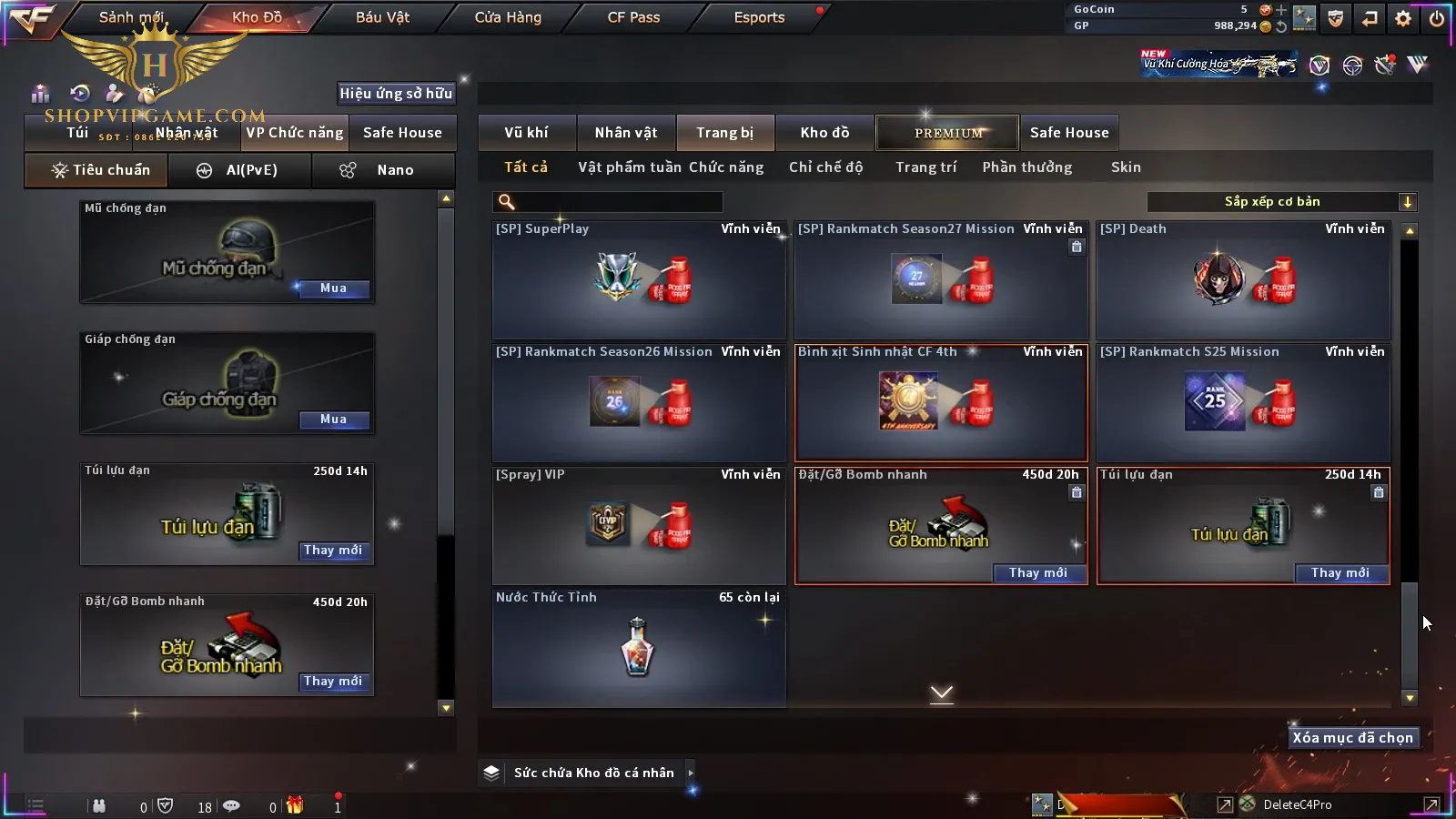
Task: Choose the Skin filter
Action: 1126,167
